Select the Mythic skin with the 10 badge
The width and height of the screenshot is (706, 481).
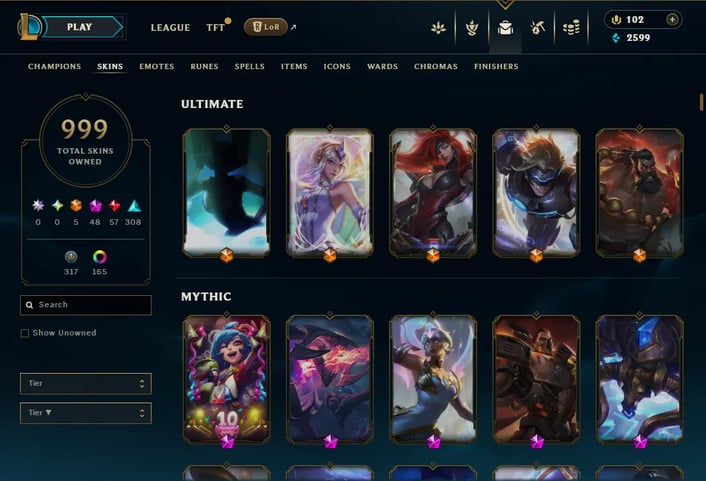pos(227,380)
